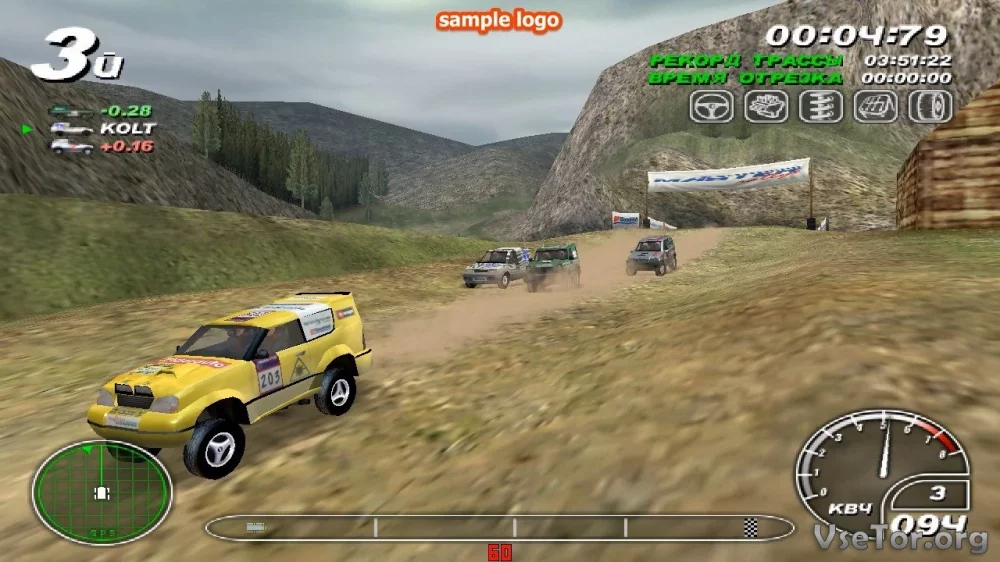The width and height of the screenshot is (1000, 562).
Task: Select the car behind with +0.16 gap
Action: [x=102, y=146]
